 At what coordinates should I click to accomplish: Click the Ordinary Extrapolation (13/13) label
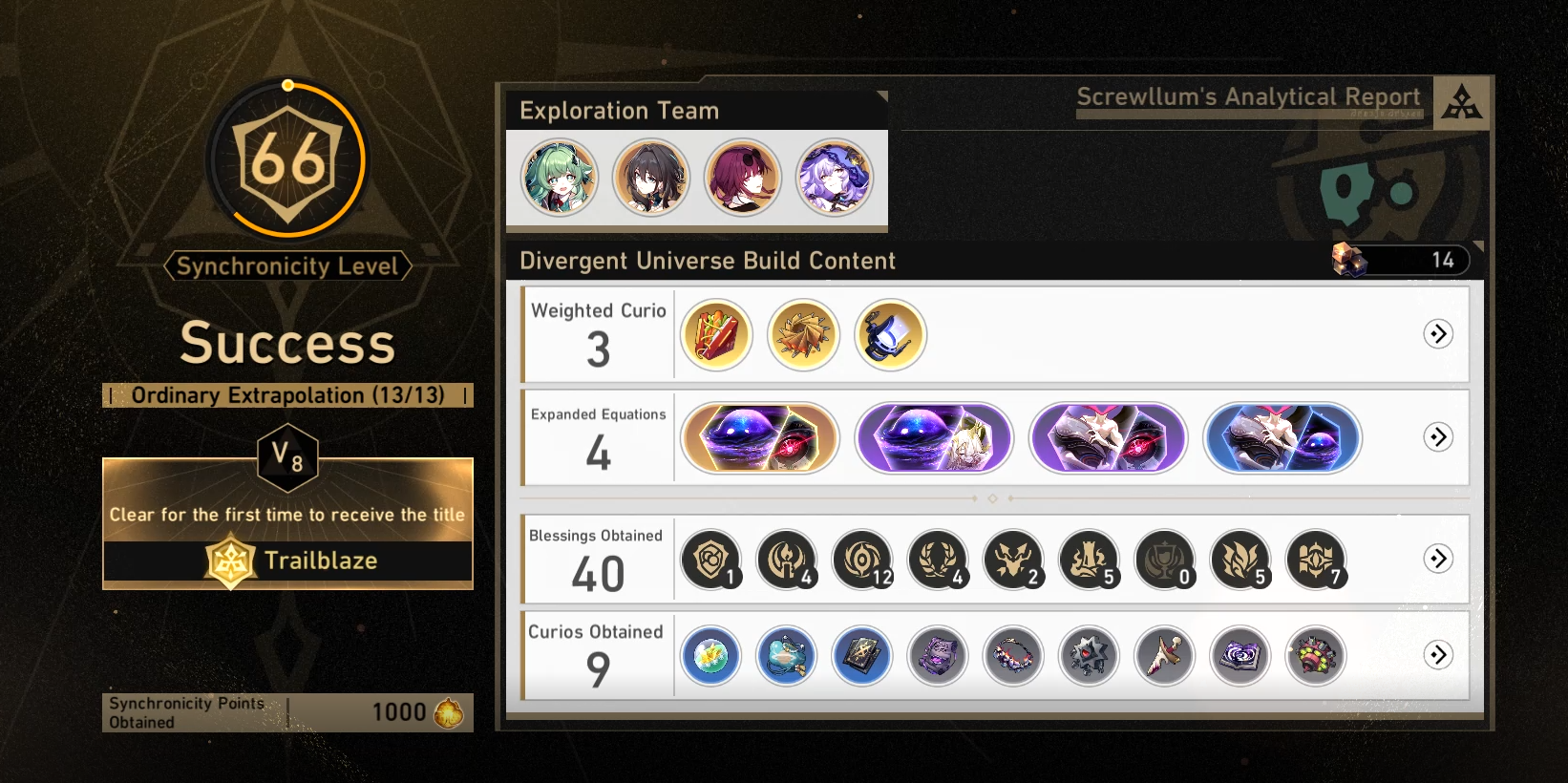[287, 394]
